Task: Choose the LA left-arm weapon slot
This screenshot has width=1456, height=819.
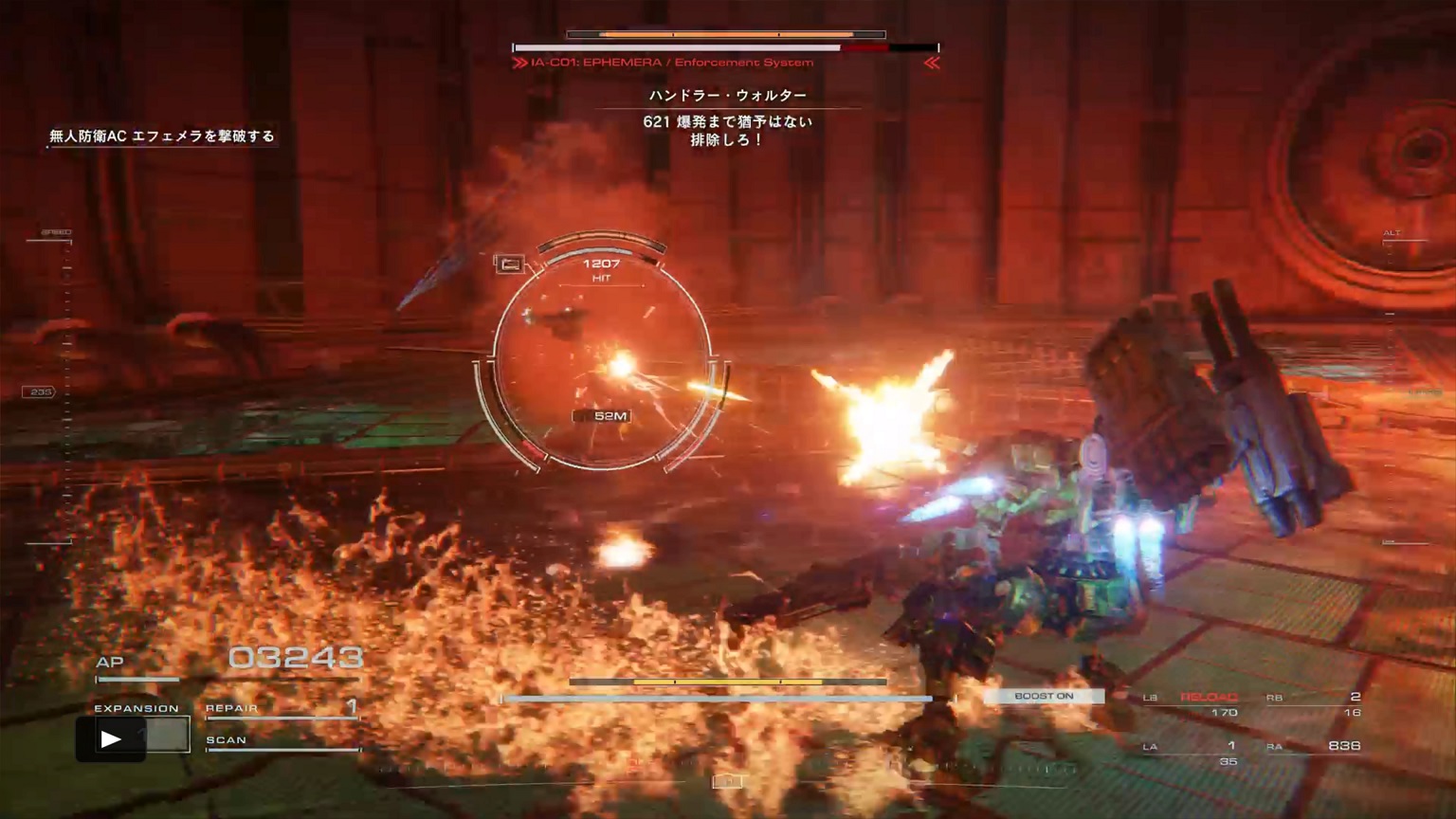Action: 1191,752
